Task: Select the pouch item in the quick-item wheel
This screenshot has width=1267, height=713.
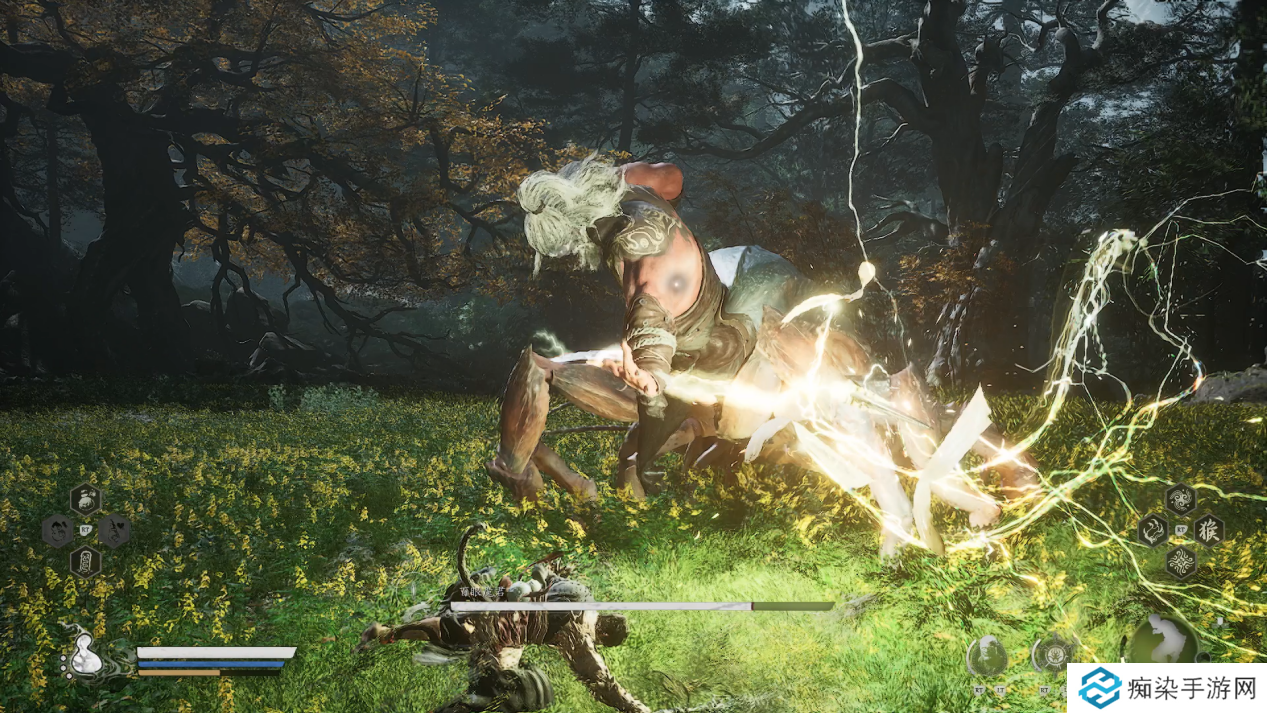Action: tap(85, 498)
